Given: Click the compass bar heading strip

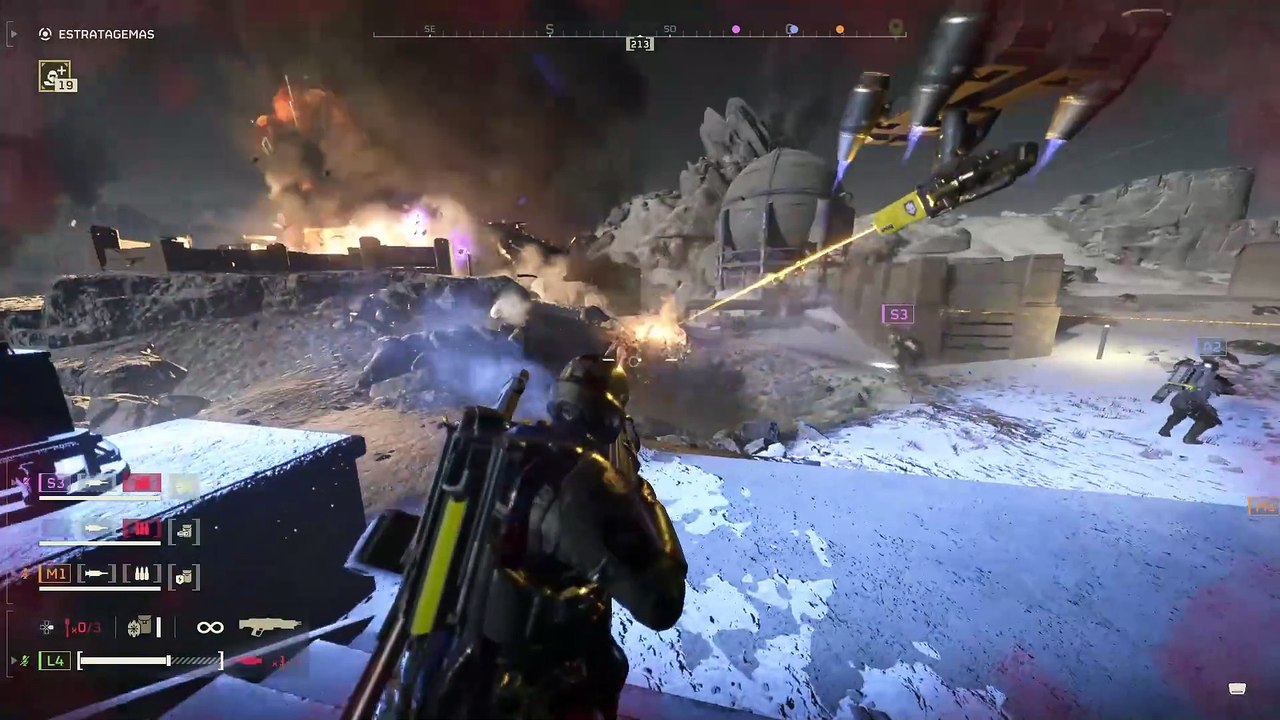Looking at the screenshot, I should (x=640, y=35).
